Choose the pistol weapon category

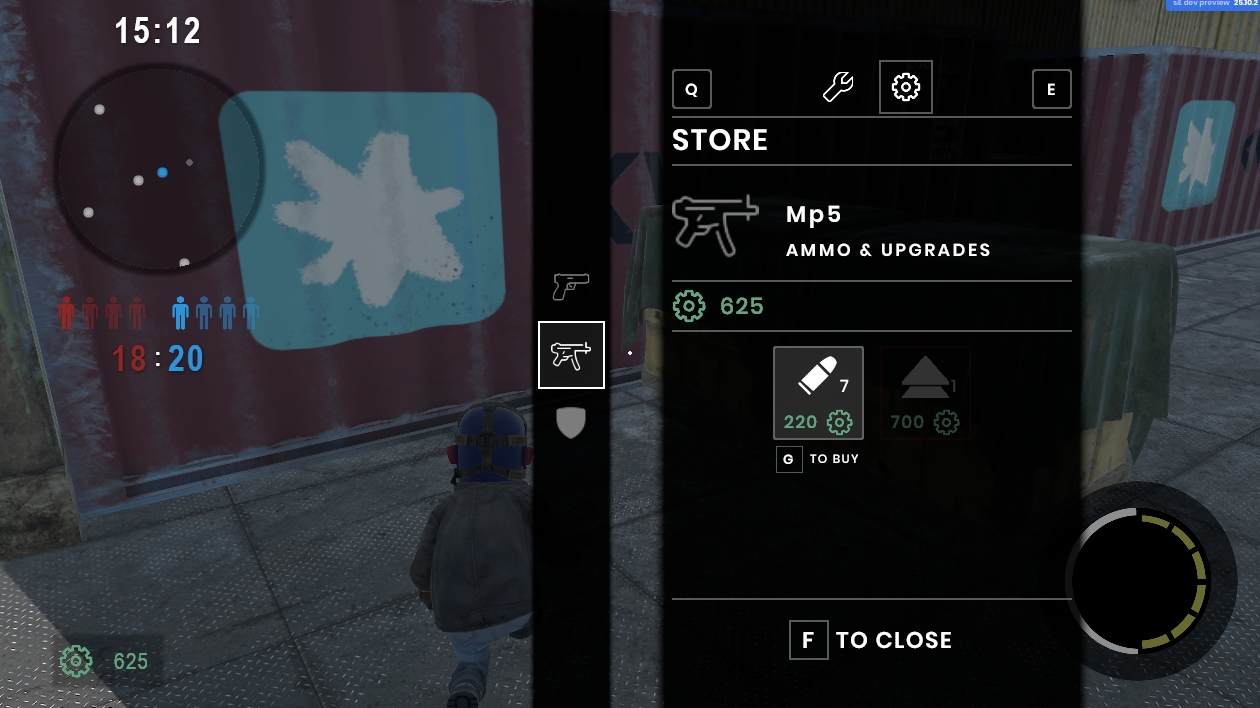[x=571, y=287]
